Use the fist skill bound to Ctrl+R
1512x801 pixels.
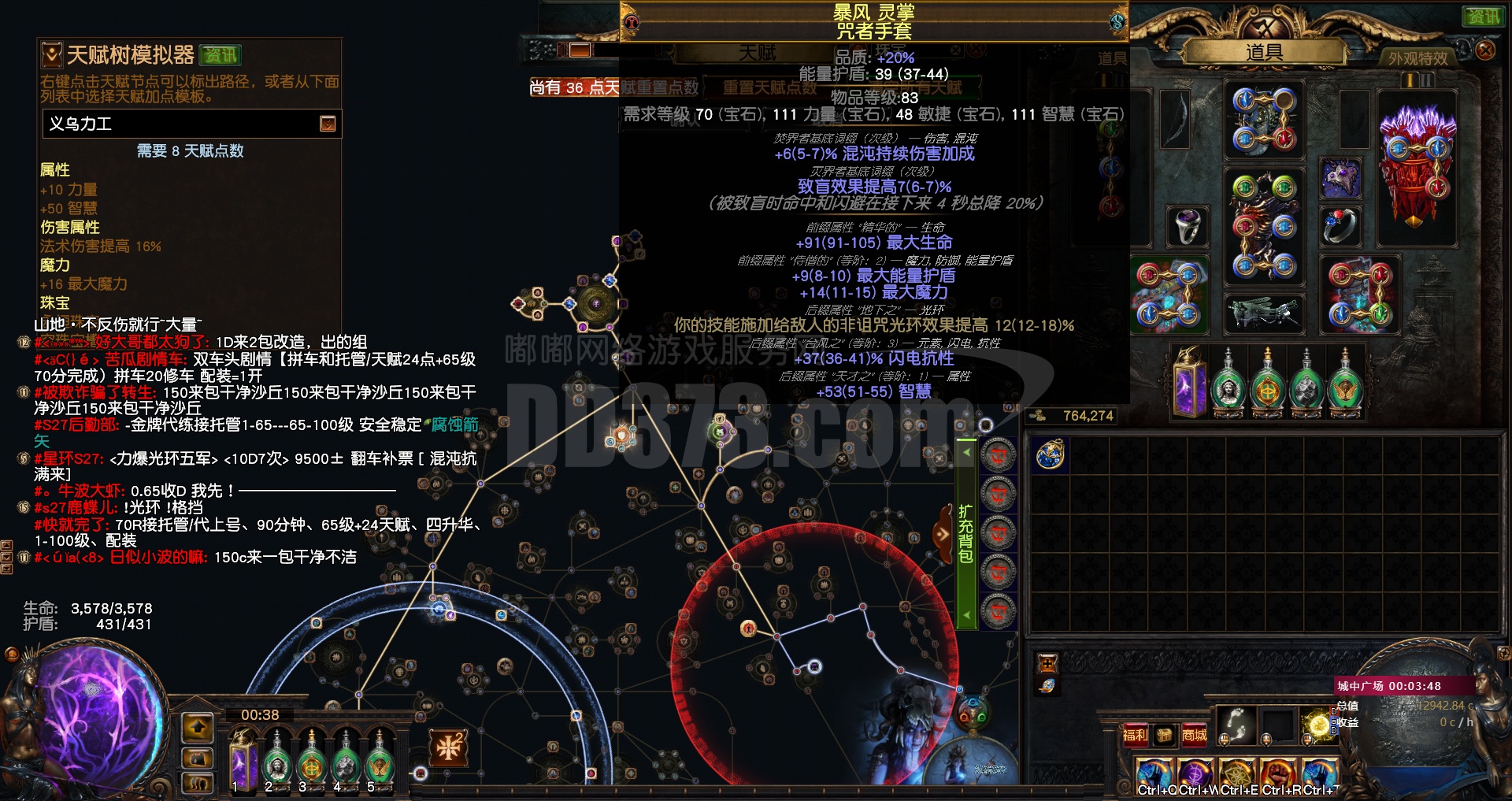point(1277,774)
